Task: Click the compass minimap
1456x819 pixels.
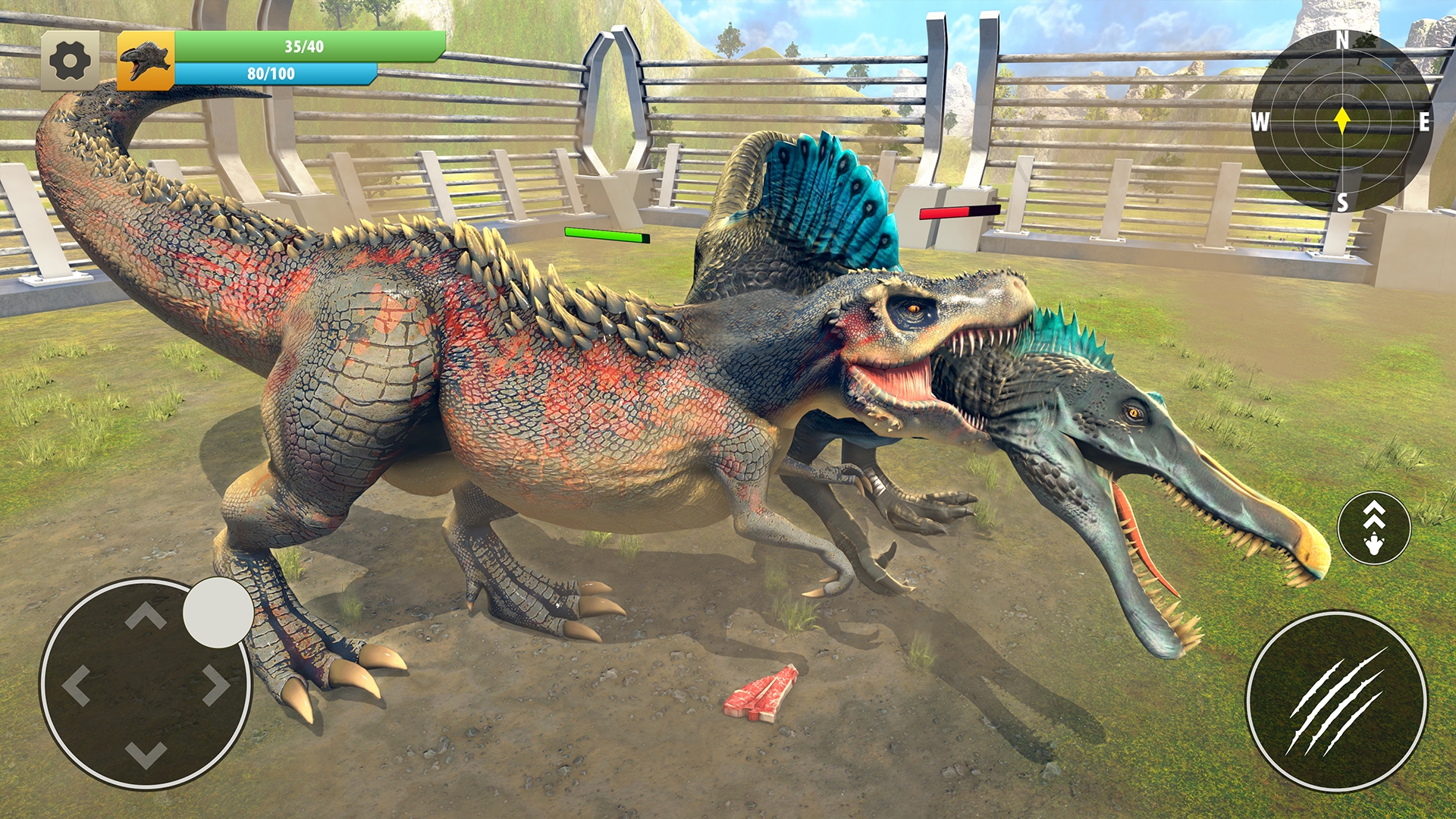Action: (1341, 121)
